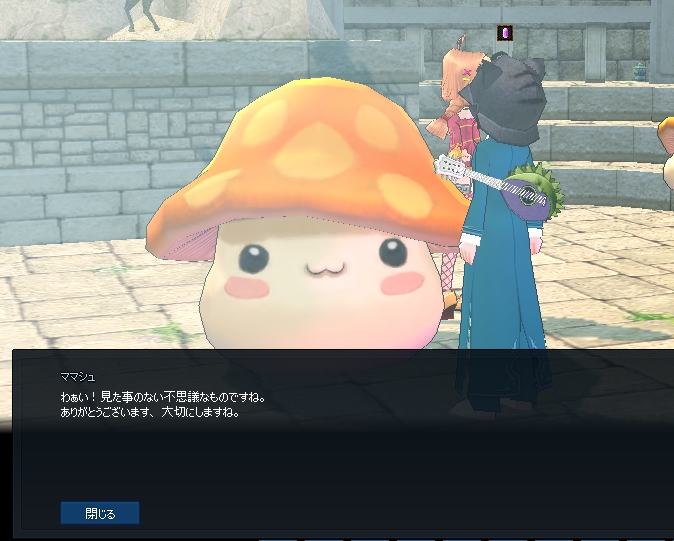Click the purple crystal icon above the character
This screenshot has width=674, height=541.
pos(505,33)
